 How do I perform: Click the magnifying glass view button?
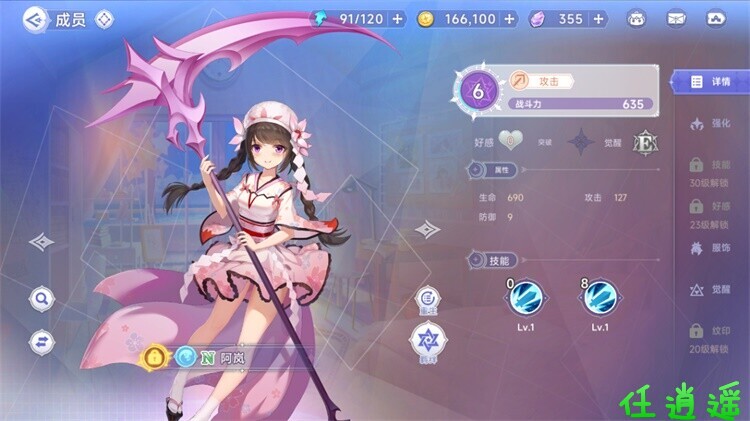tap(41, 297)
